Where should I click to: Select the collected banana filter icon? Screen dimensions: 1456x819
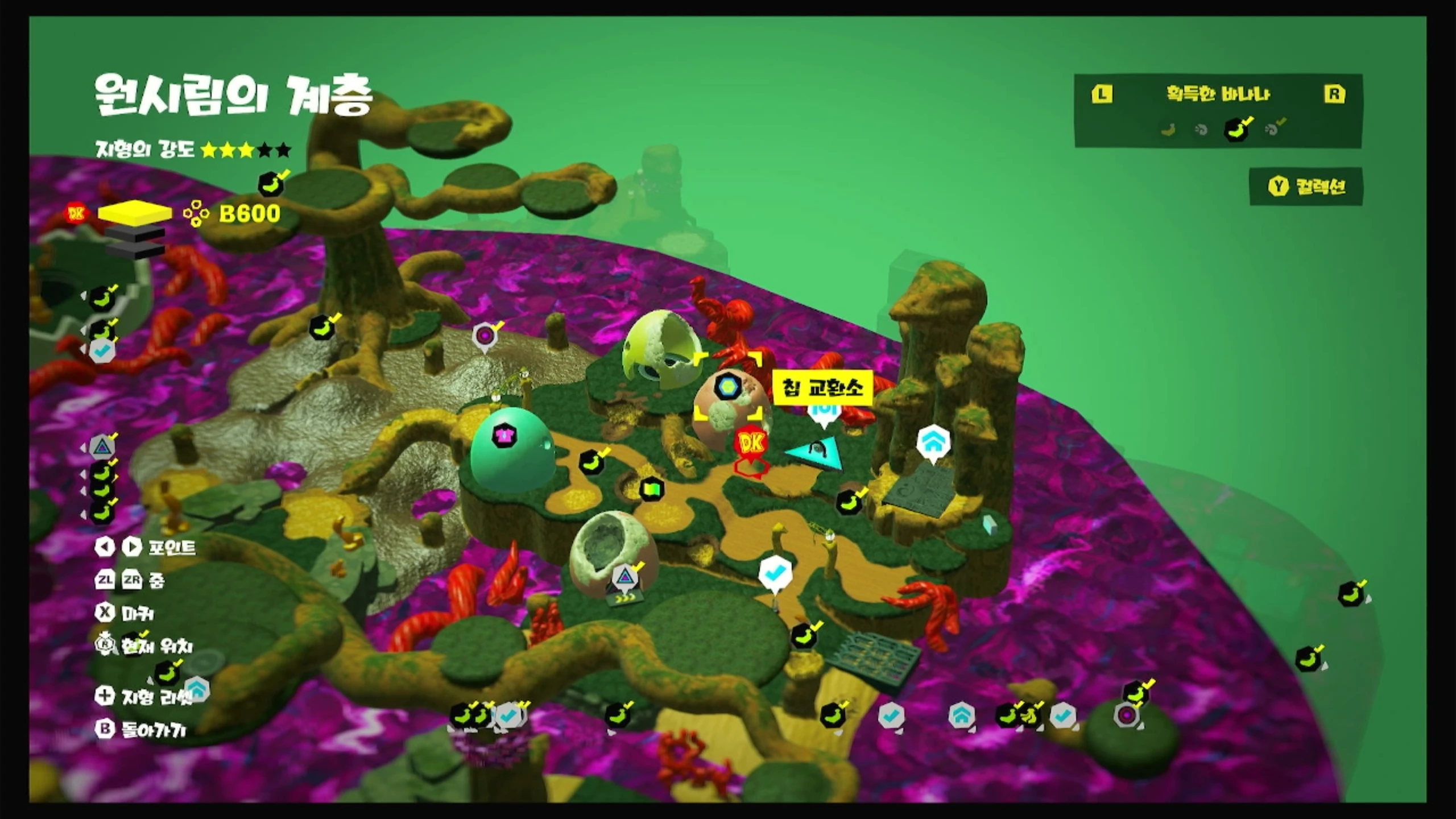point(1236,129)
